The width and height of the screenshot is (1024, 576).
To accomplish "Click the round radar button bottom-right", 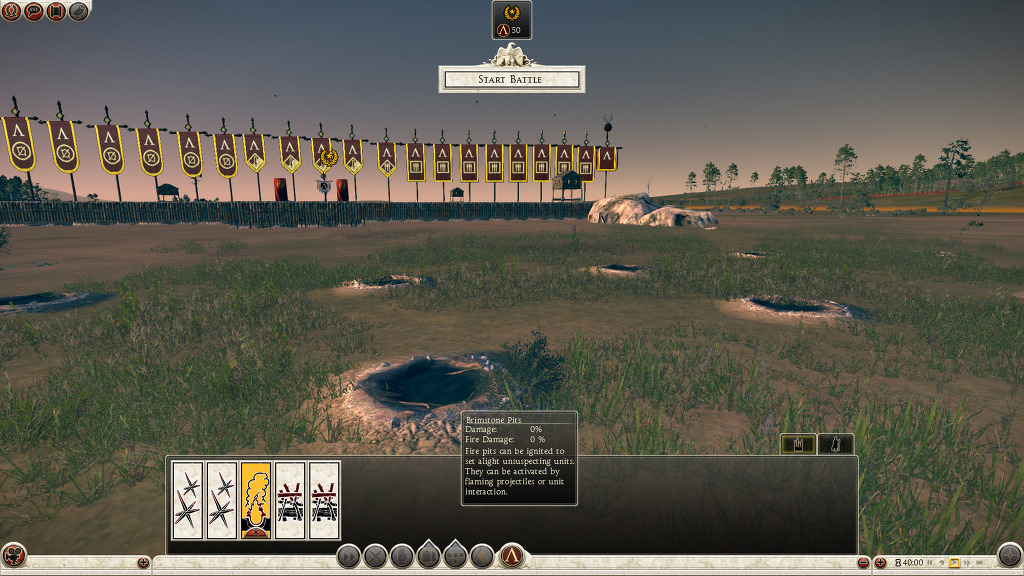I will 1010,555.
